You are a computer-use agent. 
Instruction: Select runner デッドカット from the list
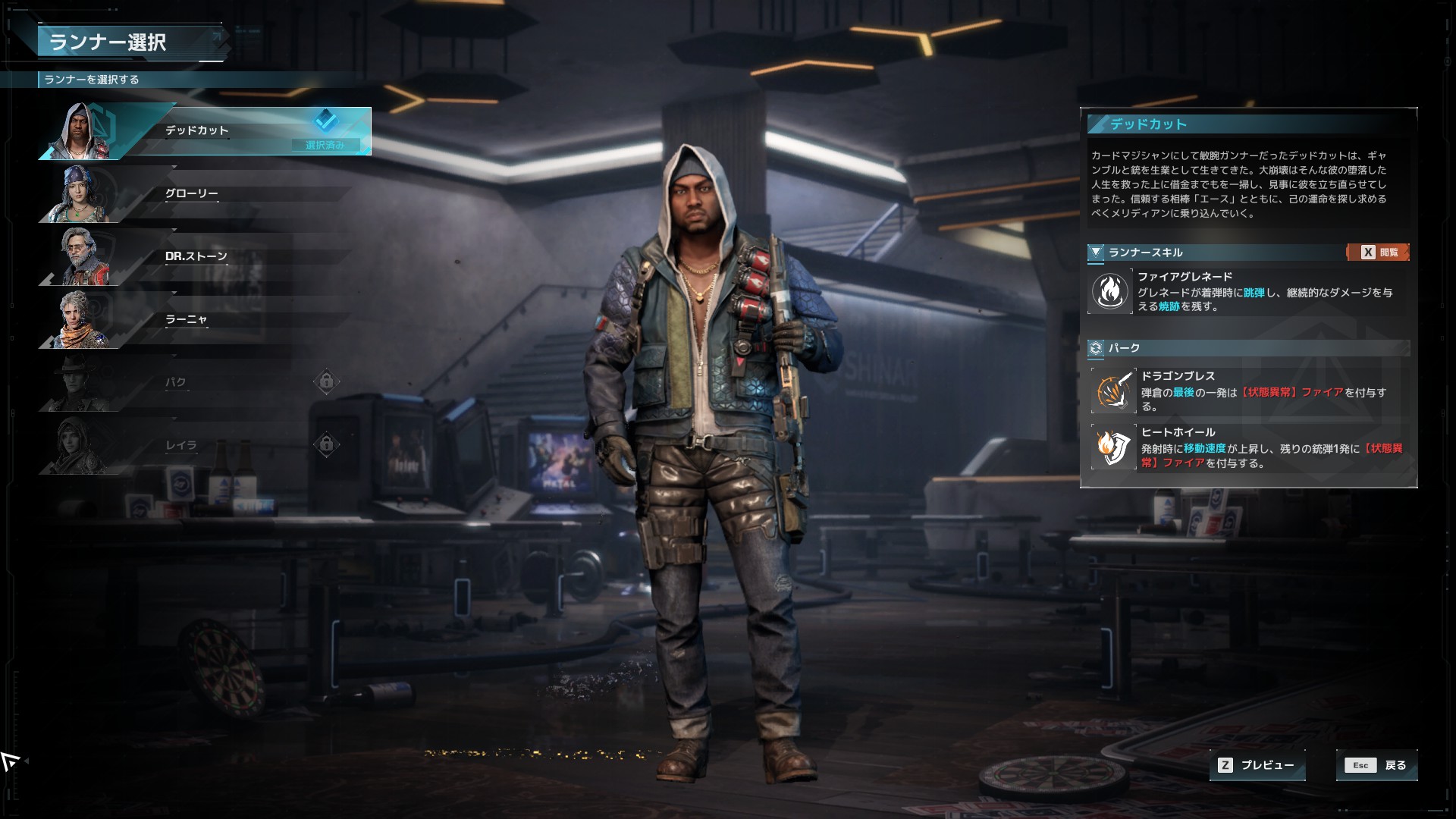205,132
